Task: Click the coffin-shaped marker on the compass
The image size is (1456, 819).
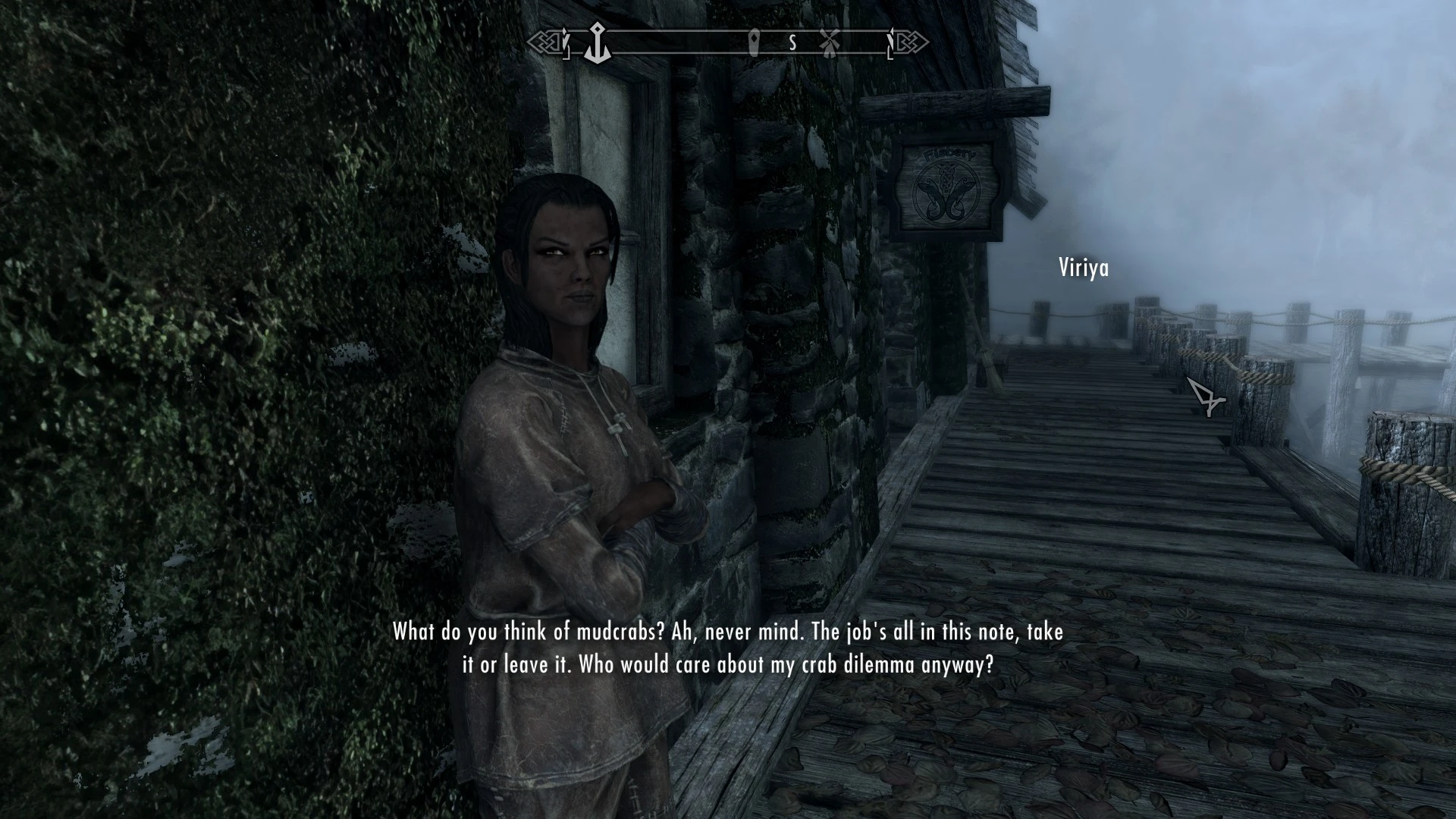Action: pyautogui.click(x=755, y=42)
